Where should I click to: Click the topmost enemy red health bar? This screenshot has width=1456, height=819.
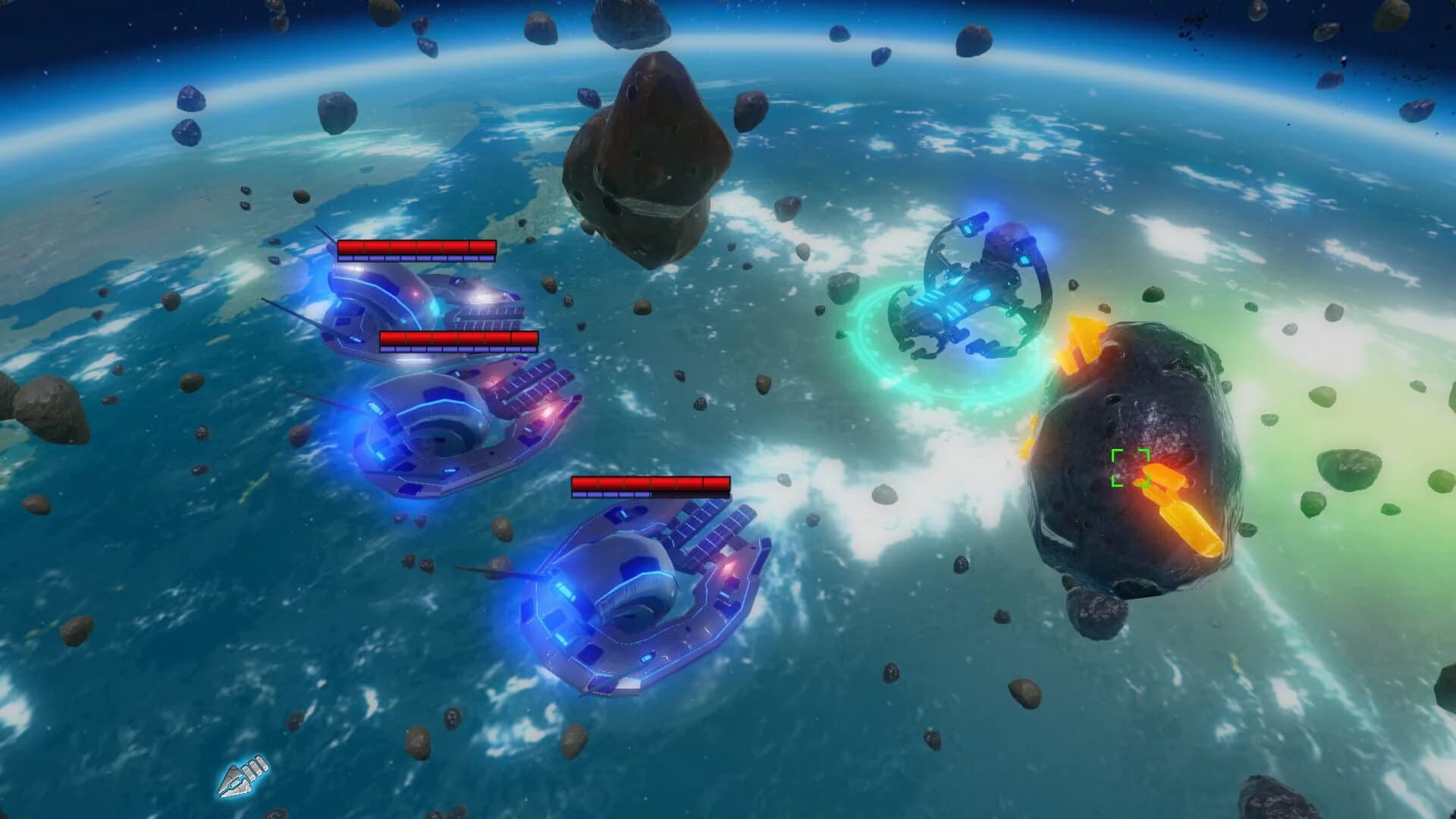tap(415, 247)
